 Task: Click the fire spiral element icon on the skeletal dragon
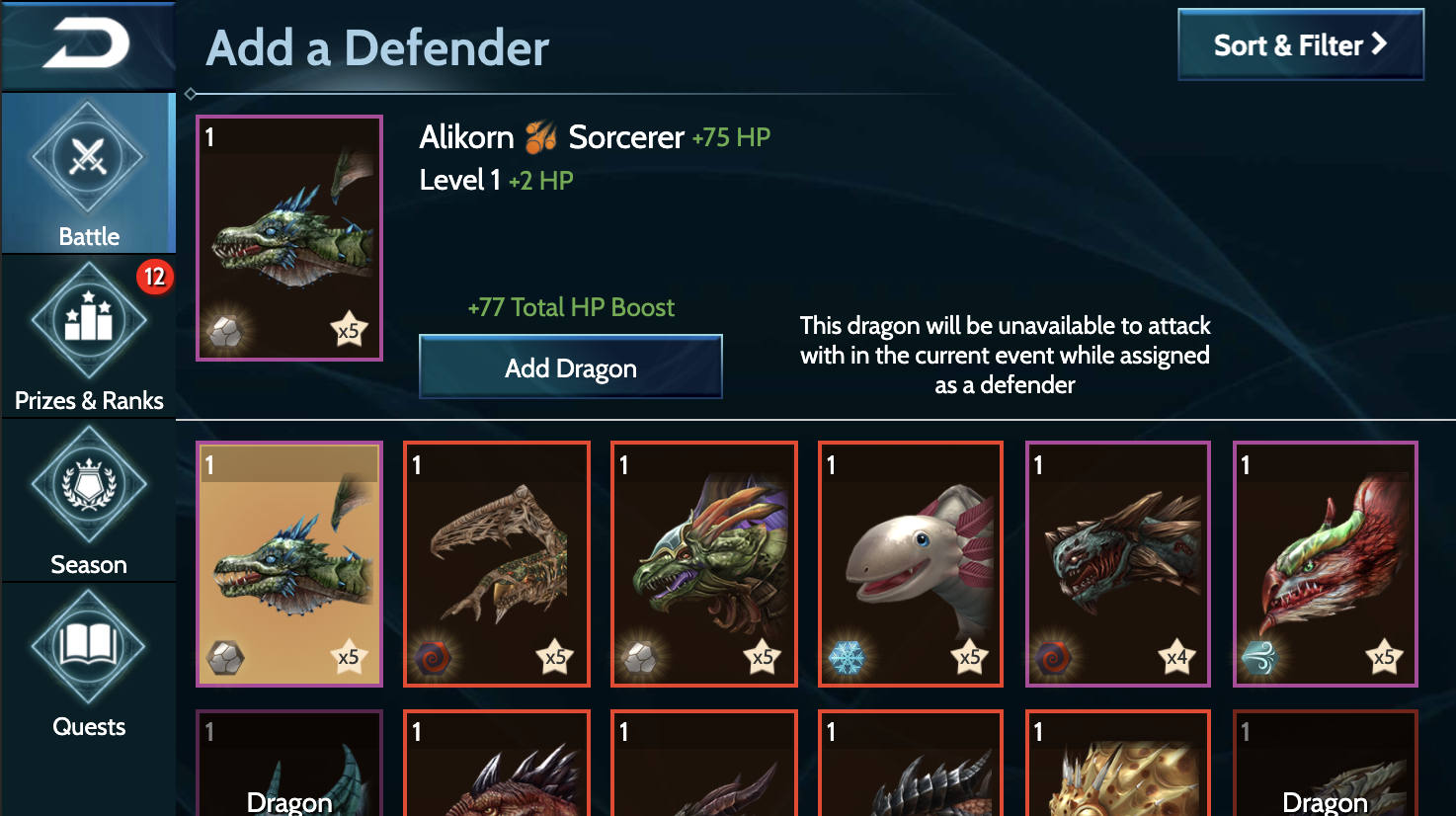point(433,655)
